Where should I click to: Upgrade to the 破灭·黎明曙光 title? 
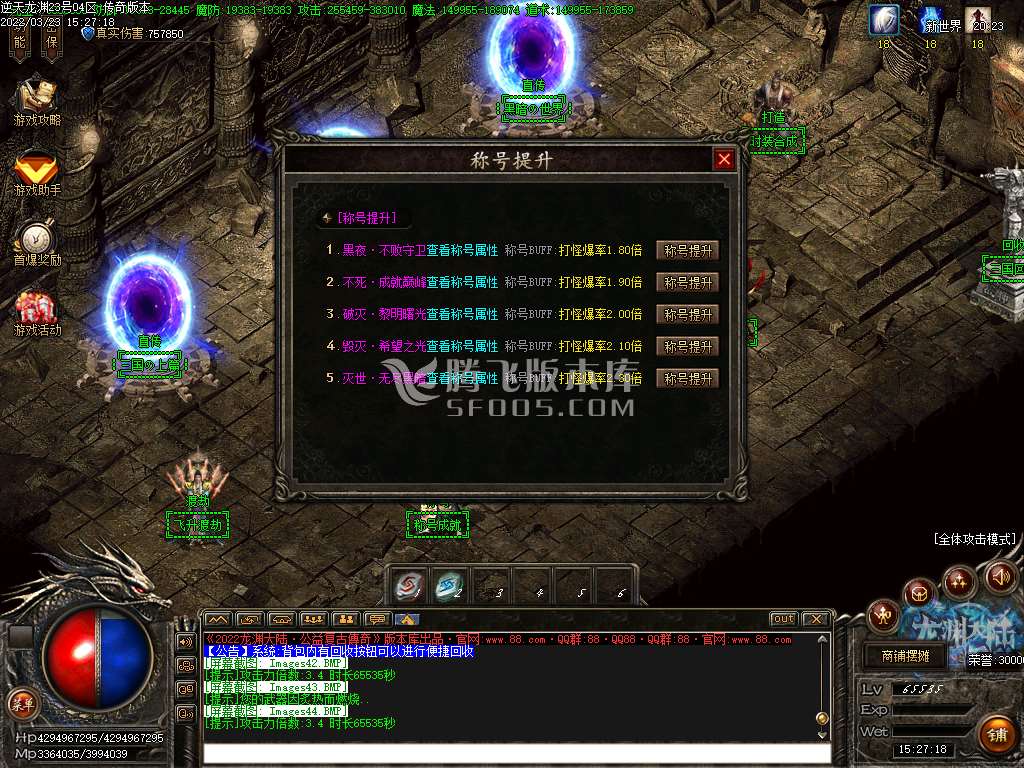pos(688,315)
